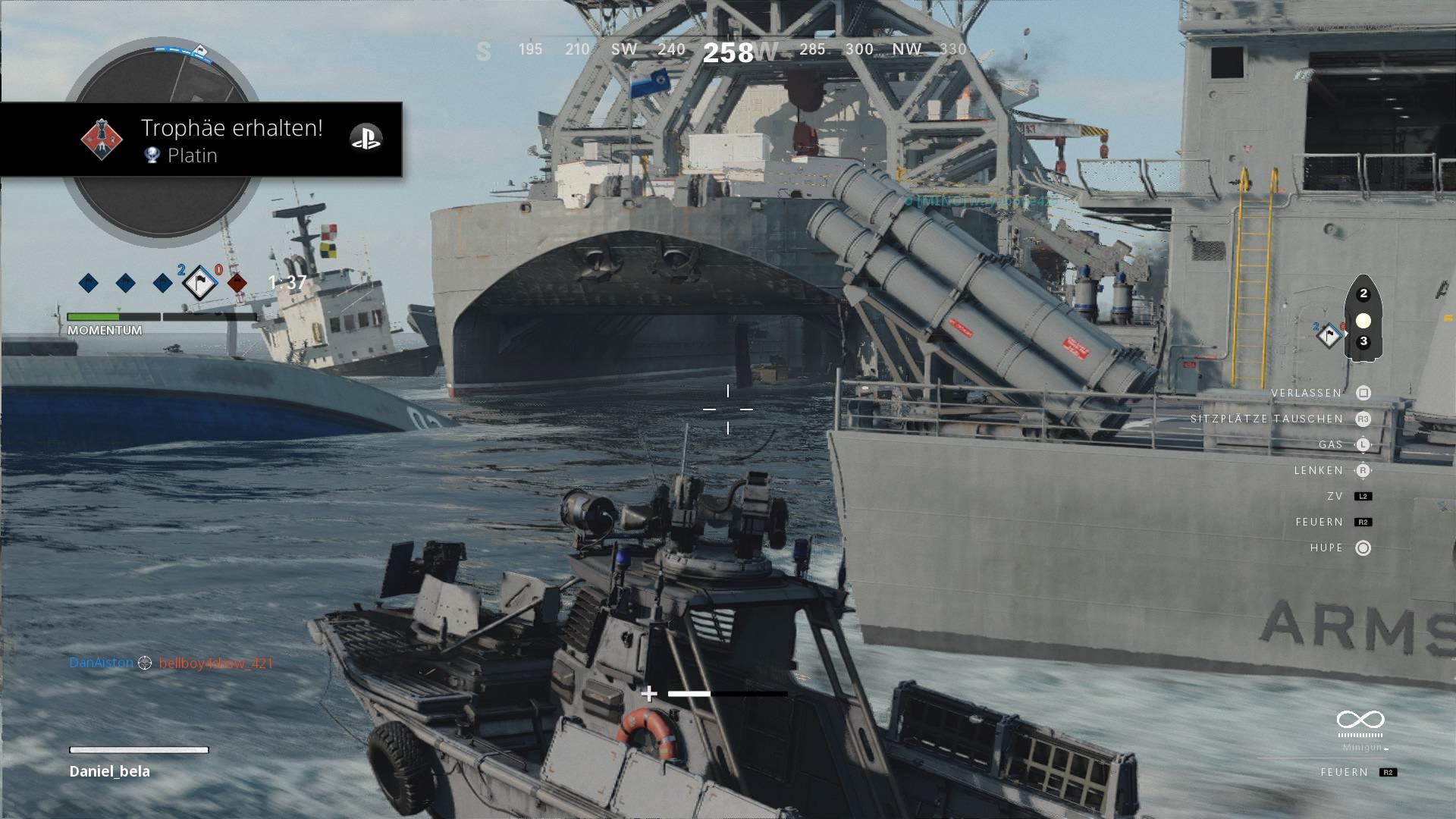This screenshot has width=1456, height=819.
Task: Choose seat 2 on the boat diagram
Action: tap(1363, 293)
